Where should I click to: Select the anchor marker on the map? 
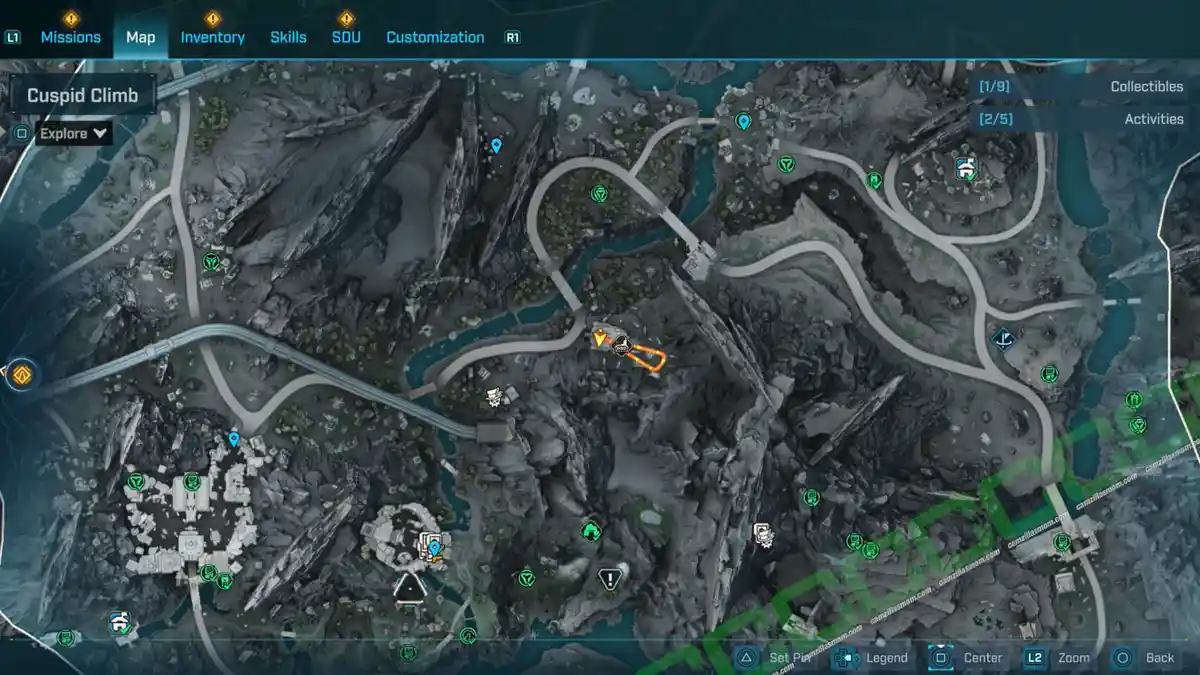[1002, 339]
